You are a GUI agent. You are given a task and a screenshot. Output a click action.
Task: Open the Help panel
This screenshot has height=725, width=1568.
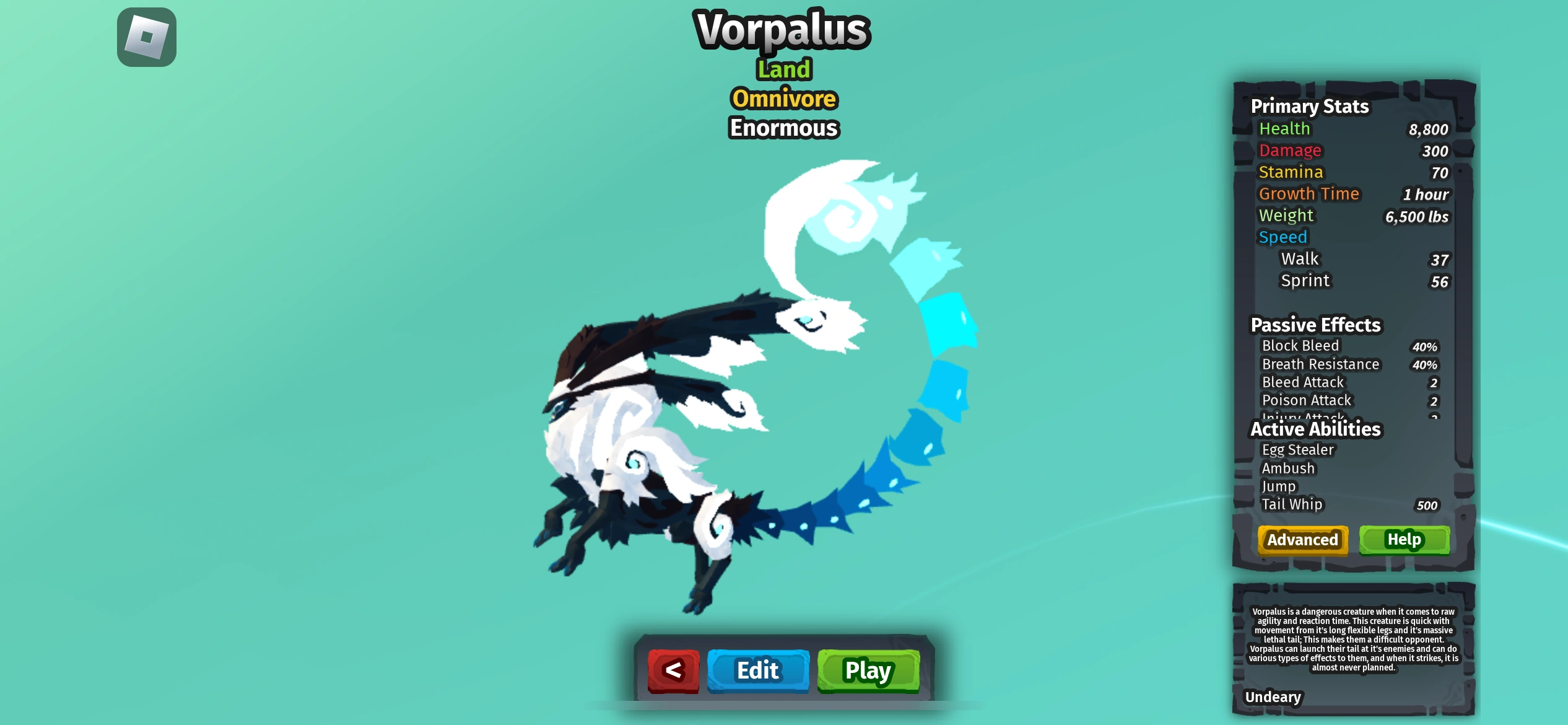pyautogui.click(x=1403, y=540)
